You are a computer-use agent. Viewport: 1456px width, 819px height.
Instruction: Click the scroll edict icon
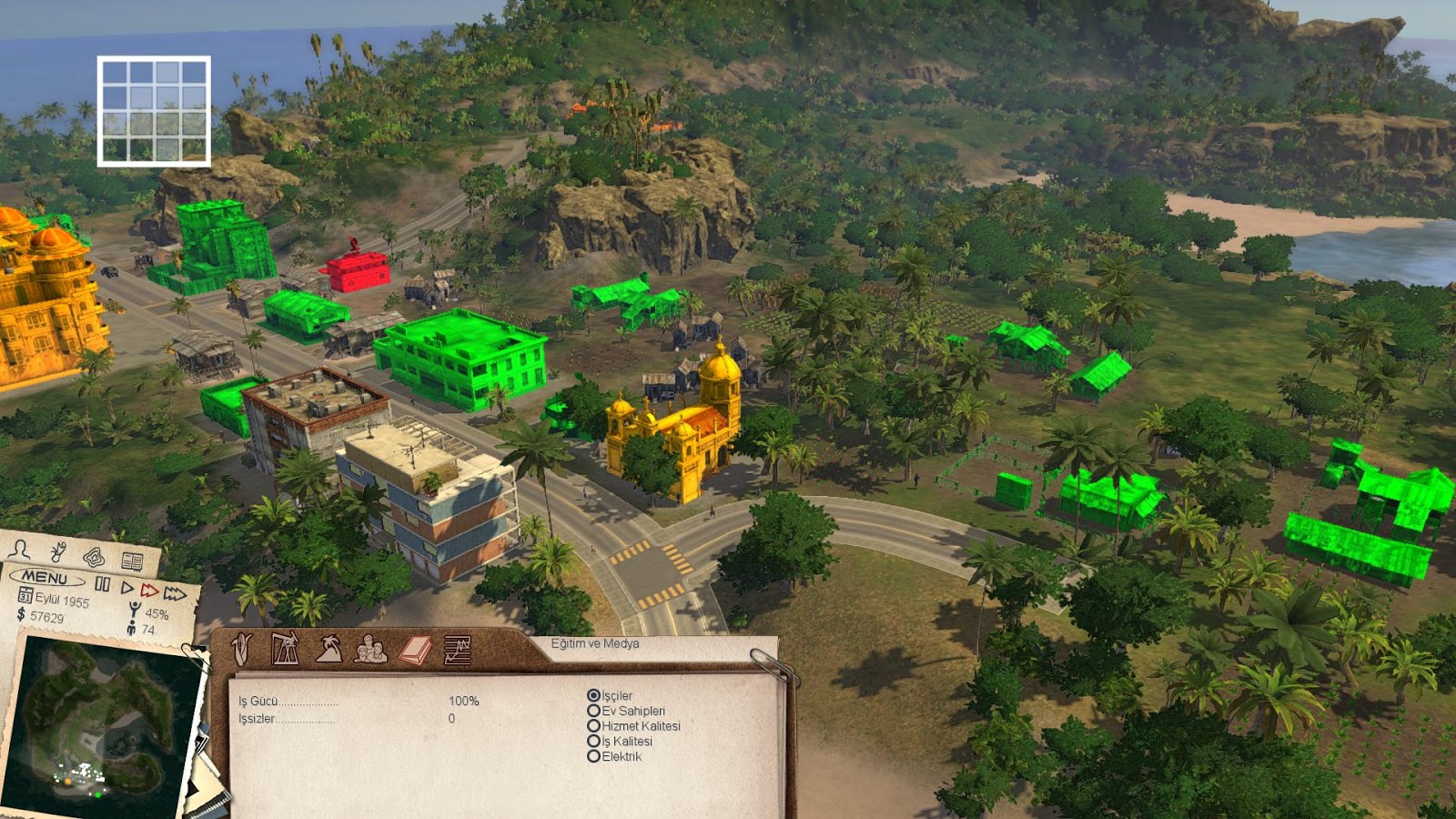click(x=59, y=551)
